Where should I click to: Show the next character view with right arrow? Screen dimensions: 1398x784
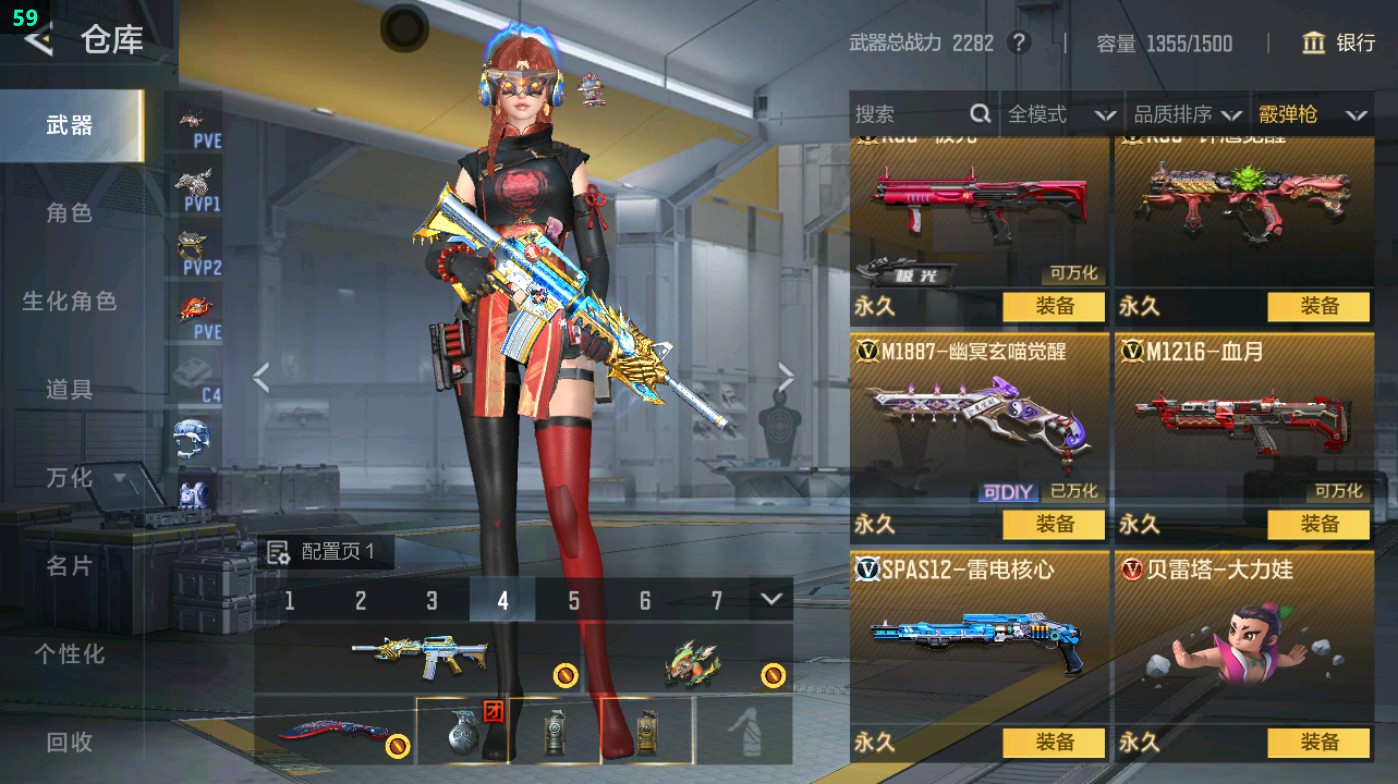[786, 378]
